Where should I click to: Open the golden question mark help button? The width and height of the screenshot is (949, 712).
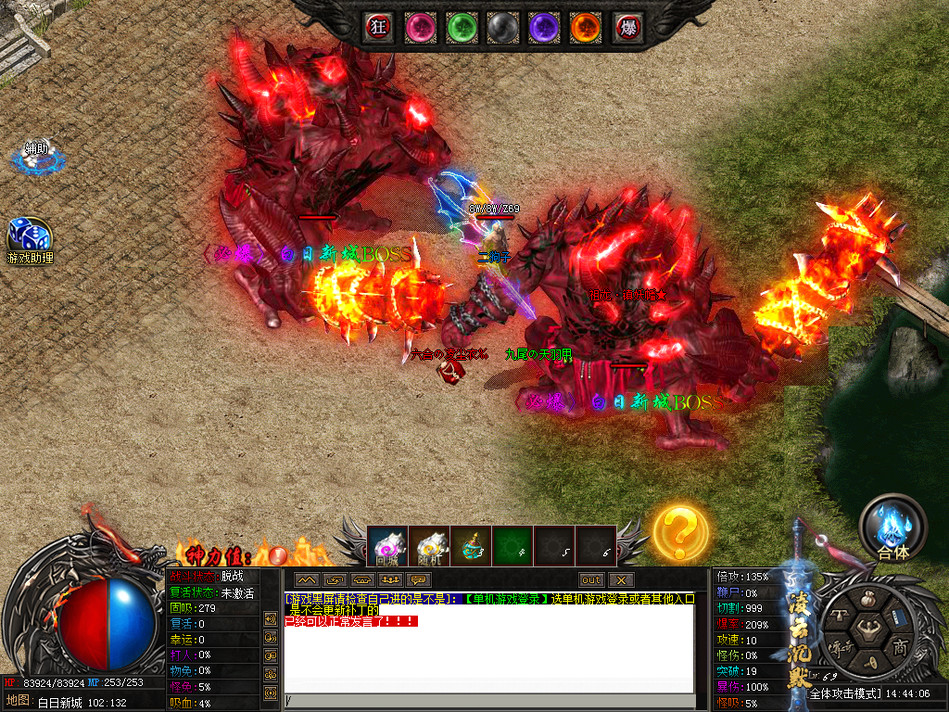coord(680,531)
